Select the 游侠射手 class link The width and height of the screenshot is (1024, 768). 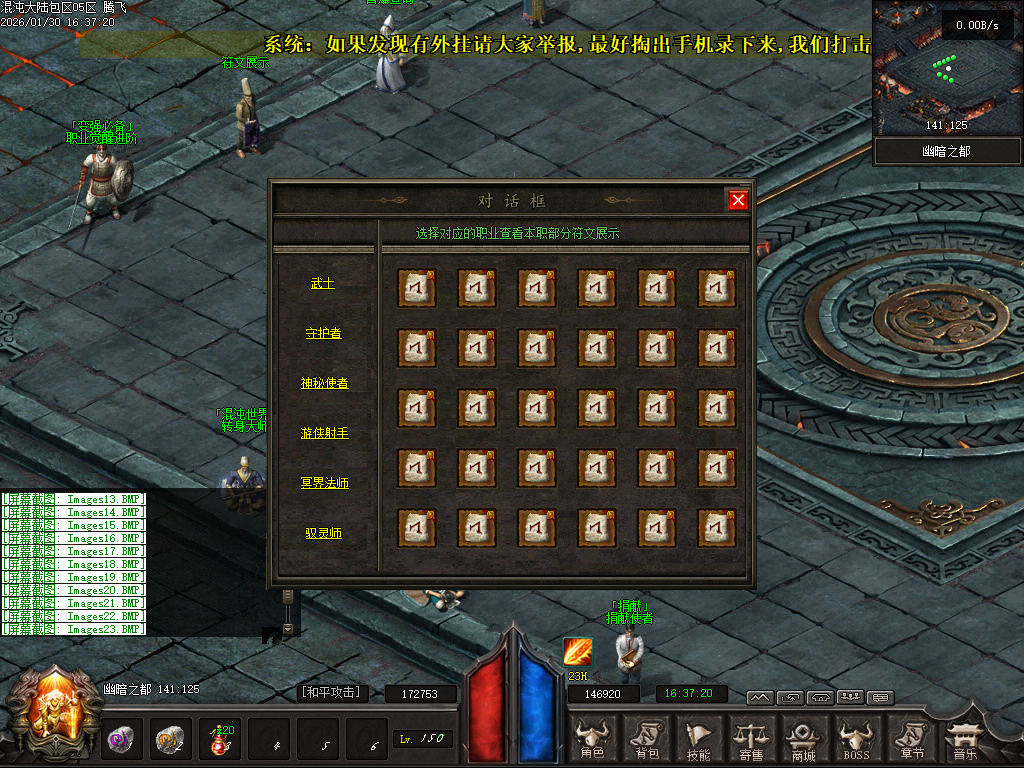point(324,433)
